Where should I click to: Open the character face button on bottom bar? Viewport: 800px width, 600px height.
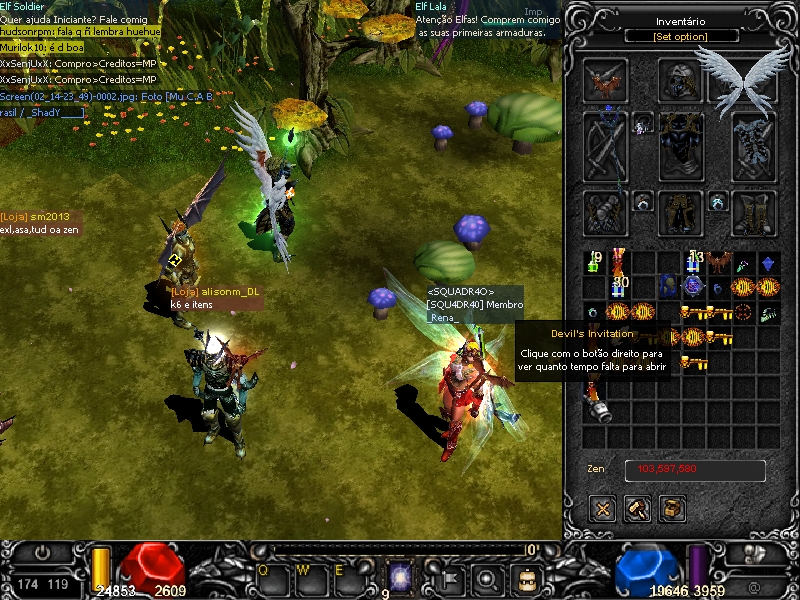[x=523, y=578]
